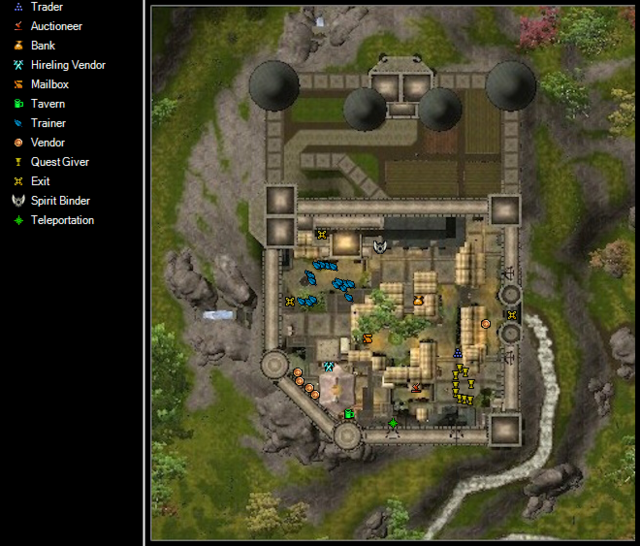Select Hireling Vendor in the legend
640x546 pixels.
(x=67, y=65)
